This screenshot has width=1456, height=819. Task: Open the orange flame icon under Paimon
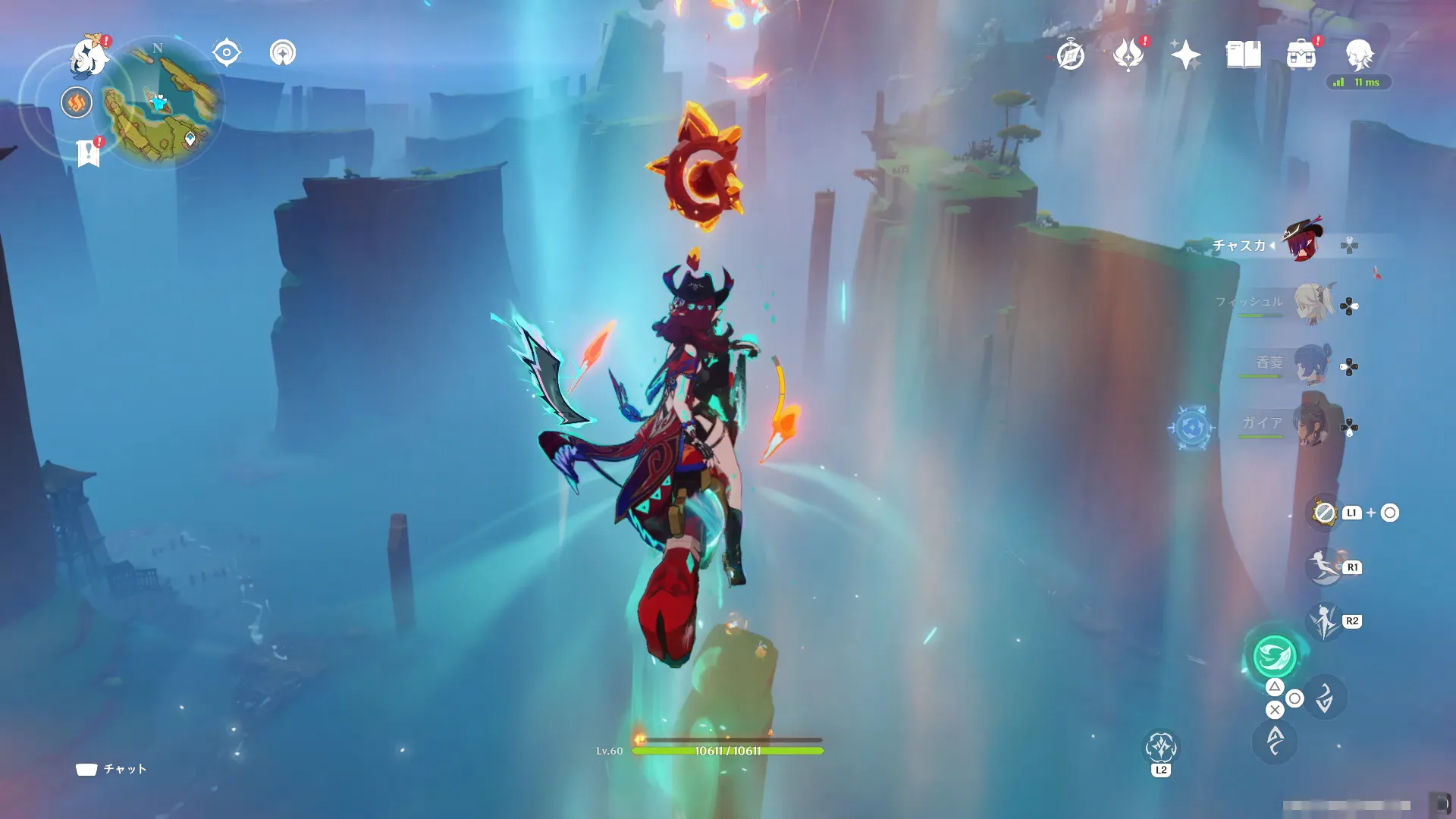pos(77,102)
